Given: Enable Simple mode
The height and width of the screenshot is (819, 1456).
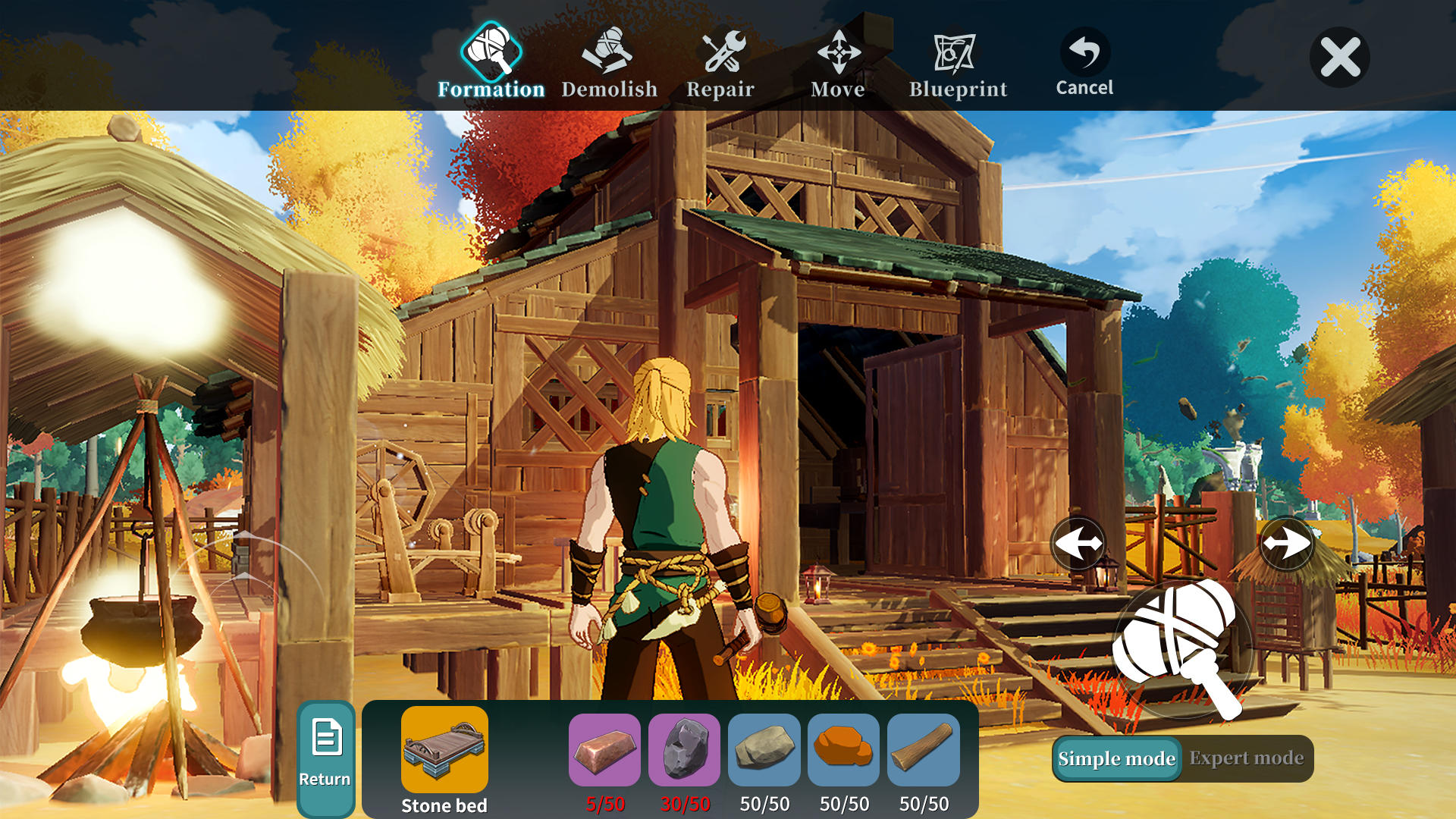Looking at the screenshot, I should pos(1116,758).
